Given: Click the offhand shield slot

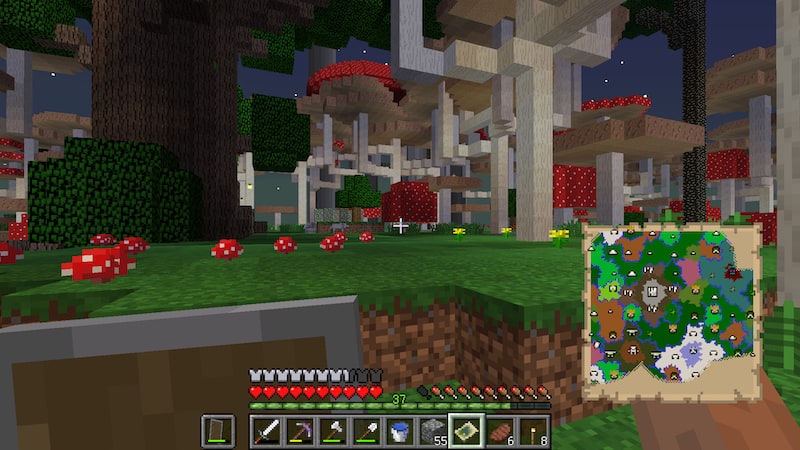Looking at the screenshot, I should (x=219, y=432).
